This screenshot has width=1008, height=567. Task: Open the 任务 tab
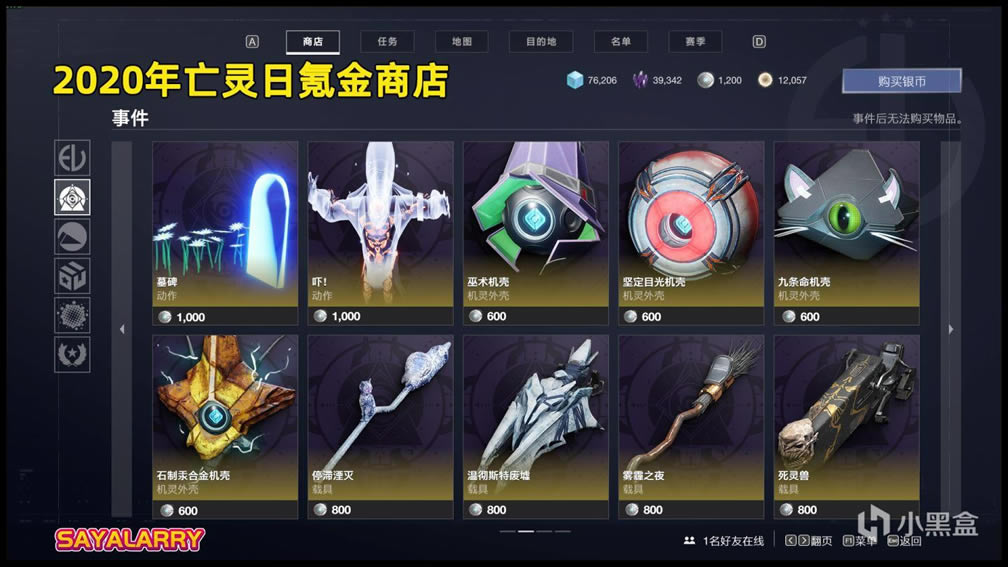pyautogui.click(x=387, y=42)
